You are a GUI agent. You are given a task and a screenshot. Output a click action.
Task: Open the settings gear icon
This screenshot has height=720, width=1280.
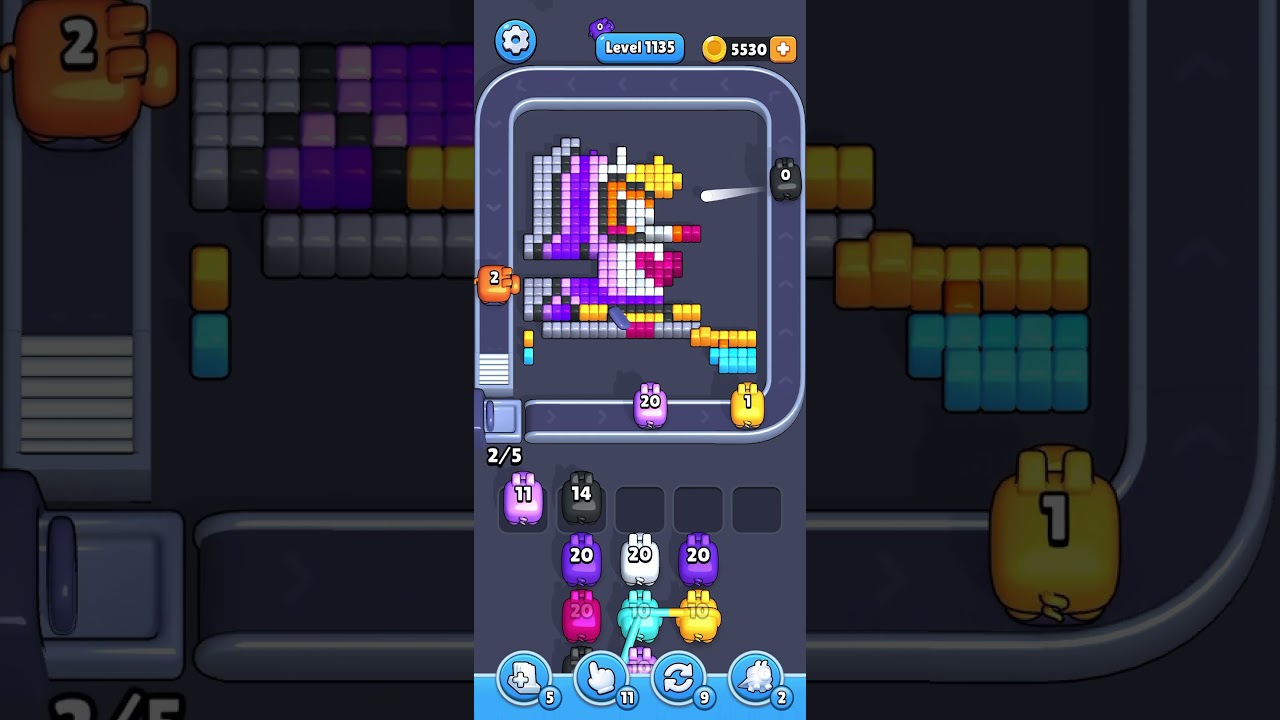[516, 40]
